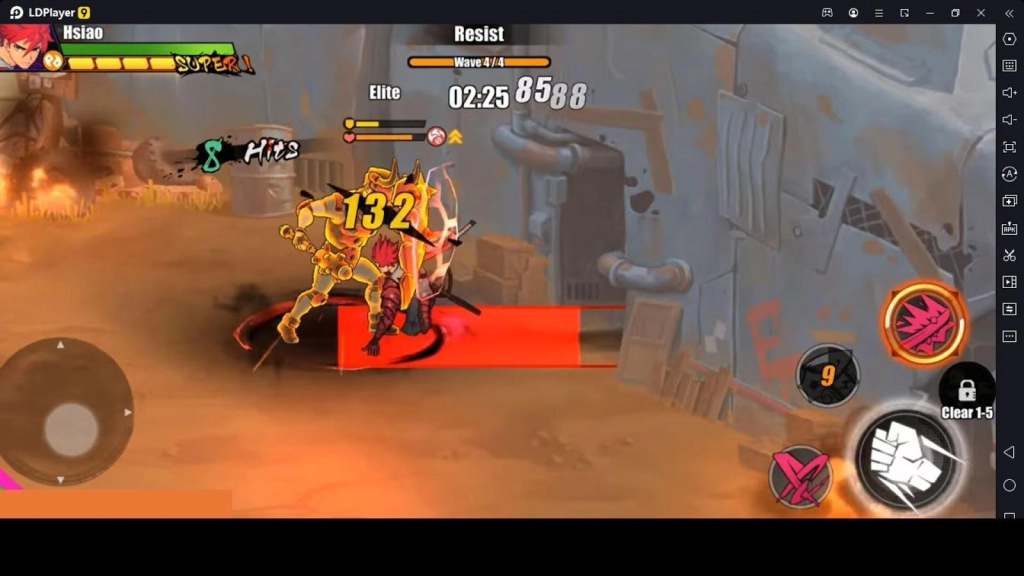The width and height of the screenshot is (1024, 576).
Task: Activate the orange-ringed ultimate skill
Action: pyautogui.click(x=924, y=324)
